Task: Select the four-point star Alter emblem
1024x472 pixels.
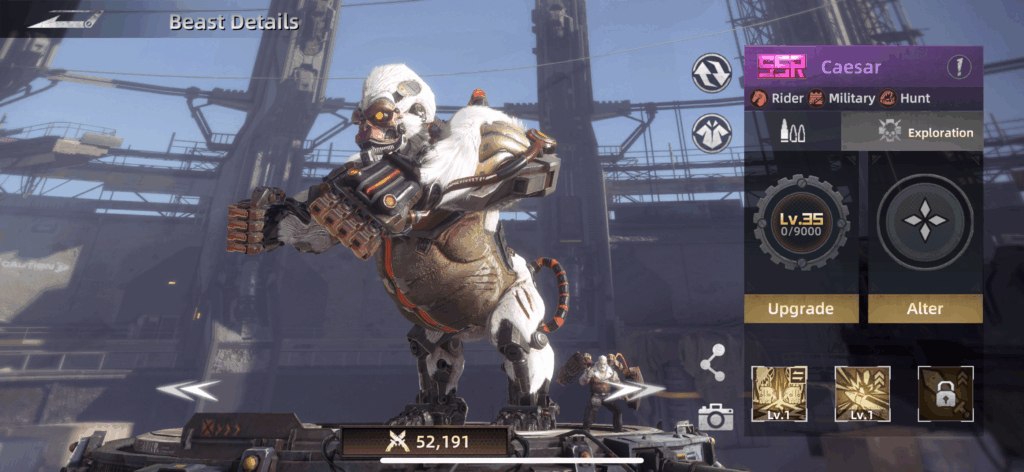Action: (x=924, y=222)
